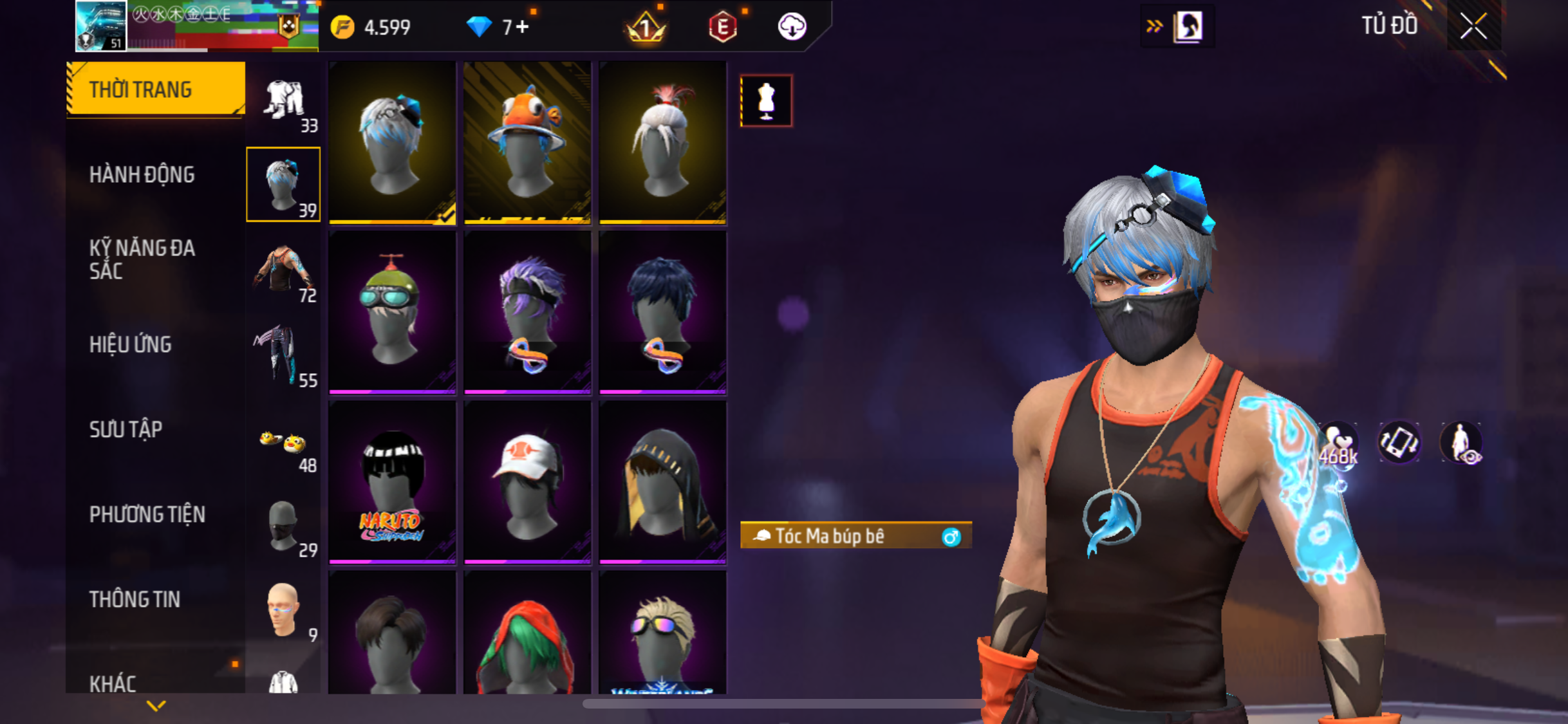Show the Thông Tin tab
This screenshot has height=724, width=1568.
(135, 599)
